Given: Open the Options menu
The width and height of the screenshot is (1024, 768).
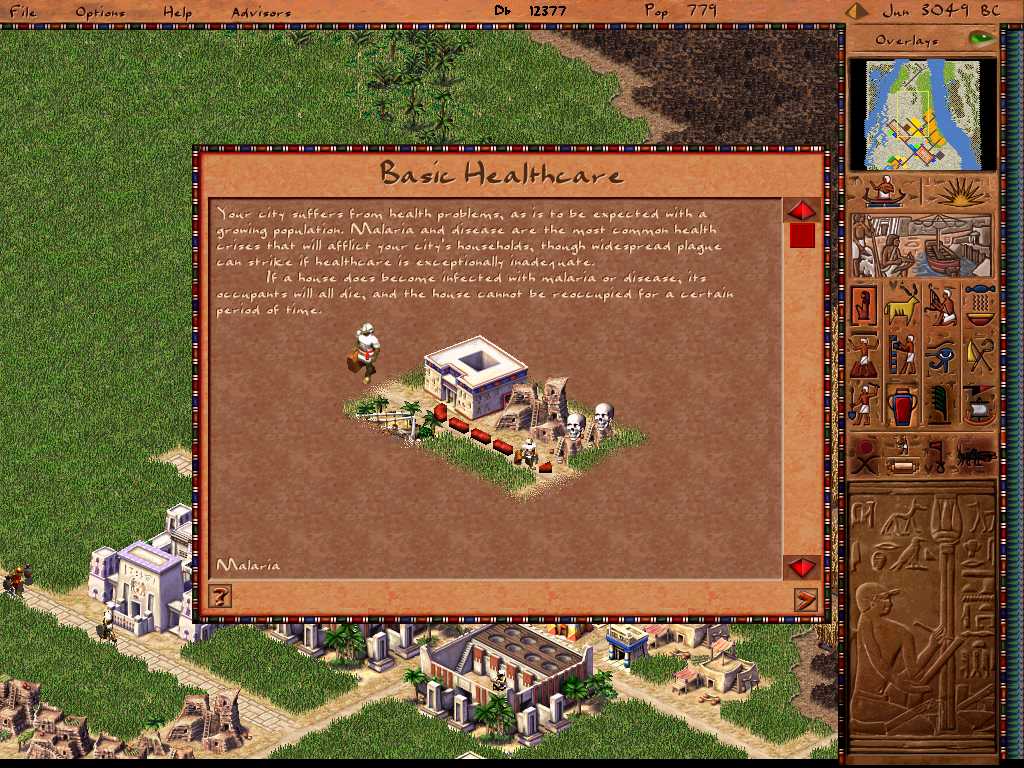Looking at the screenshot, I should point(100,12).
